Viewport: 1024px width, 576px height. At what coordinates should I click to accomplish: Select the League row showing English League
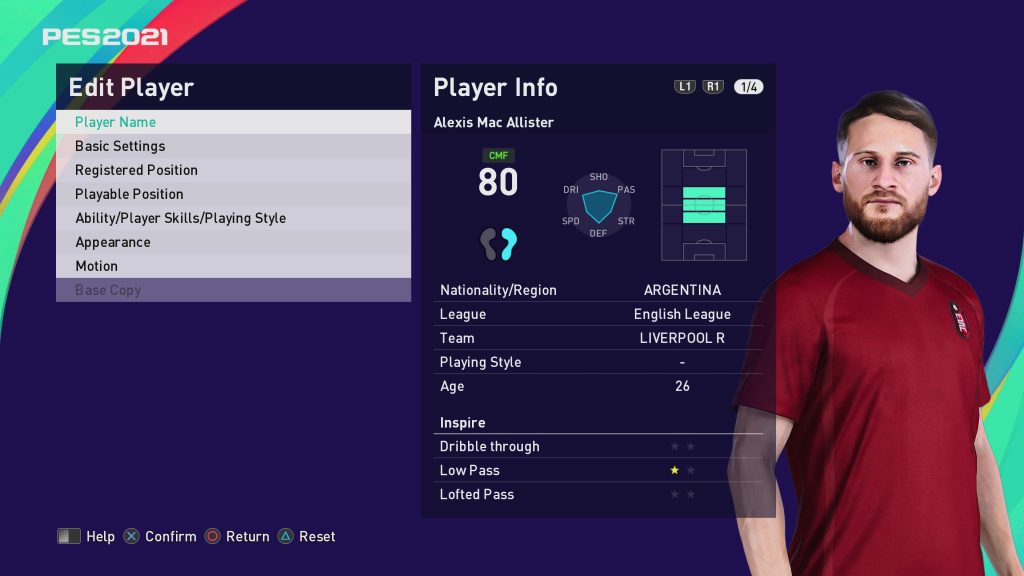click(x=598, y=314)
